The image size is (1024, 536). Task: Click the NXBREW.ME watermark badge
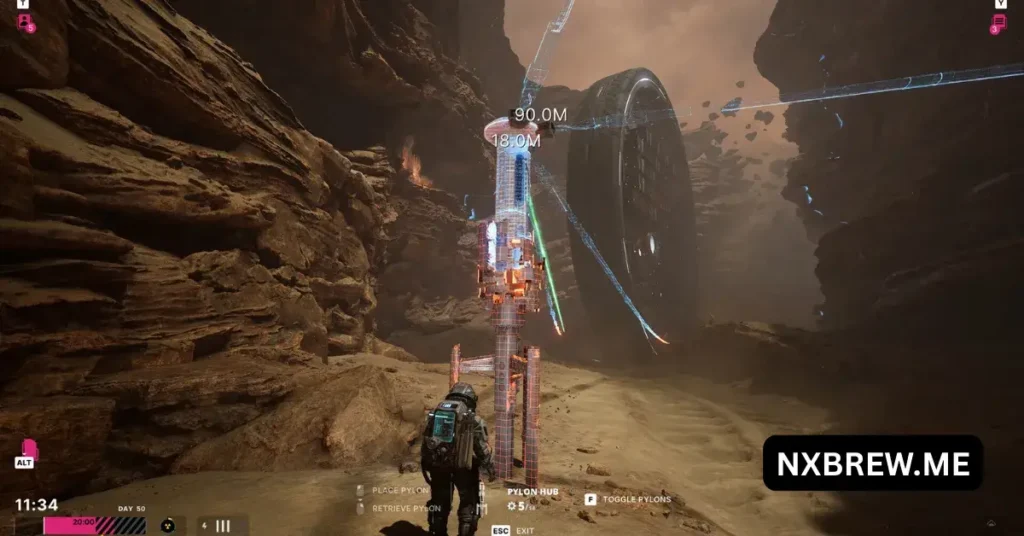pos(872,463)
